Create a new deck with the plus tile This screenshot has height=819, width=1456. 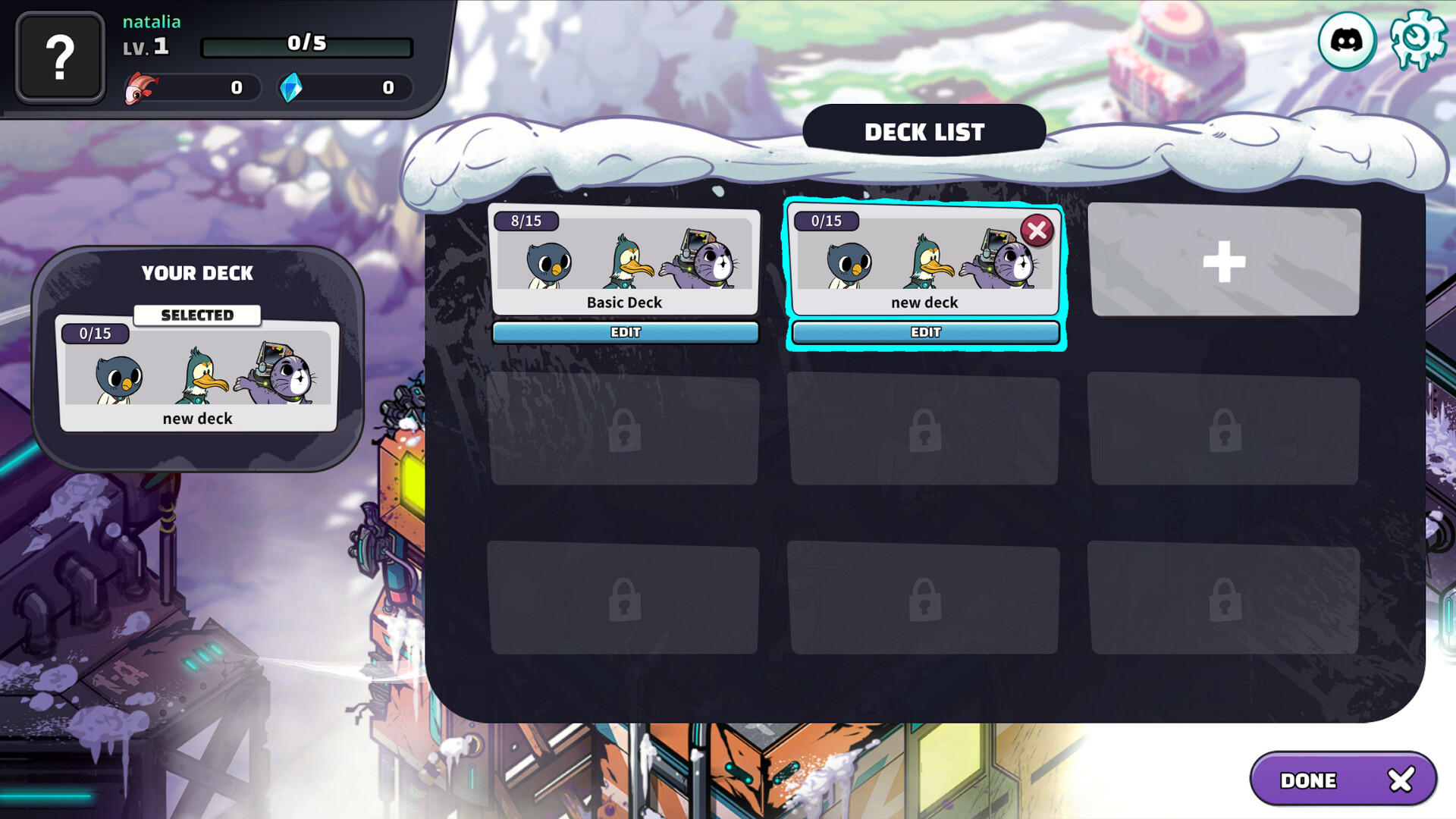tap(1224, 262)
